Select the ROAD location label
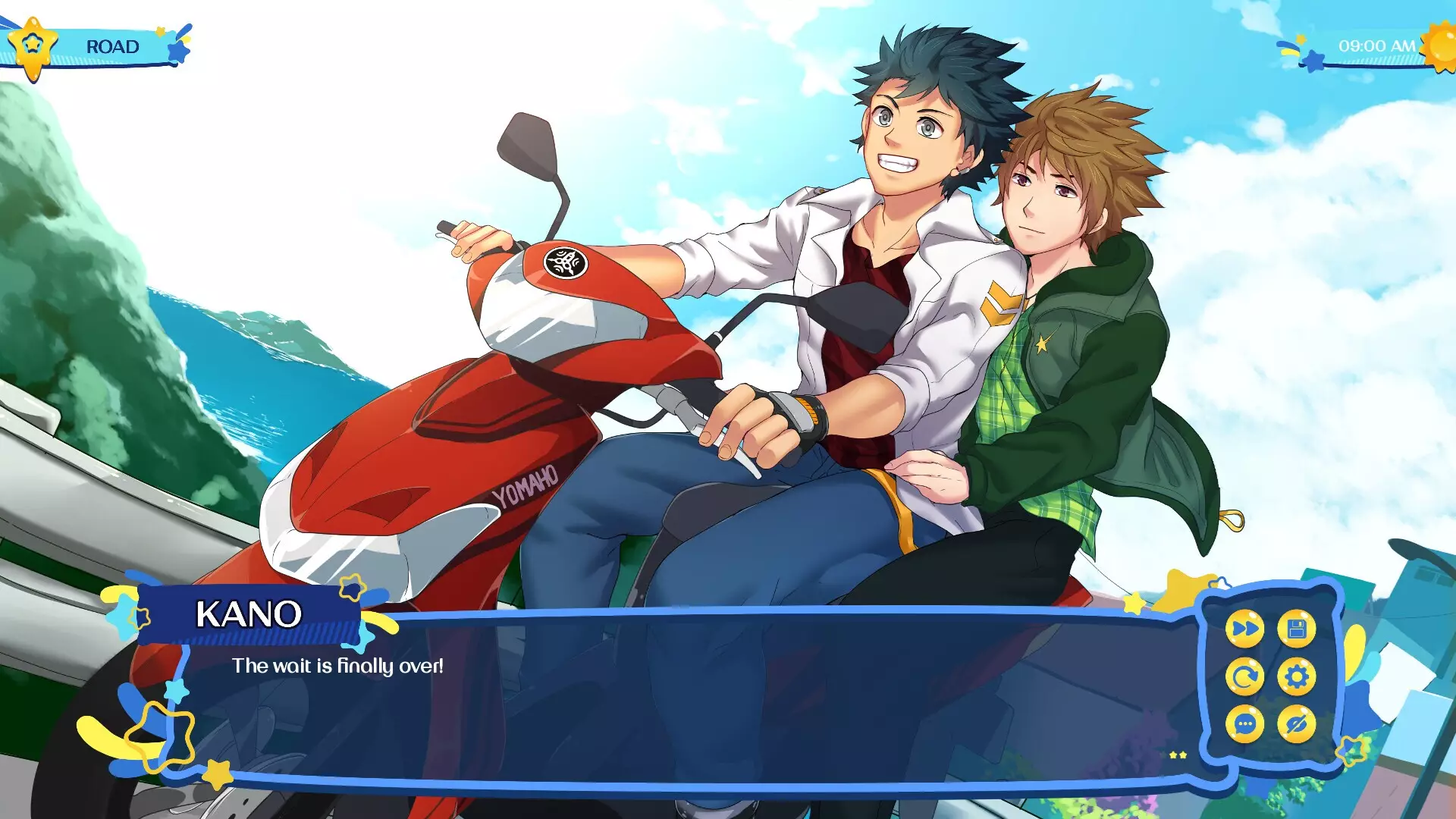1456x819 pixels. click(112, 46)
